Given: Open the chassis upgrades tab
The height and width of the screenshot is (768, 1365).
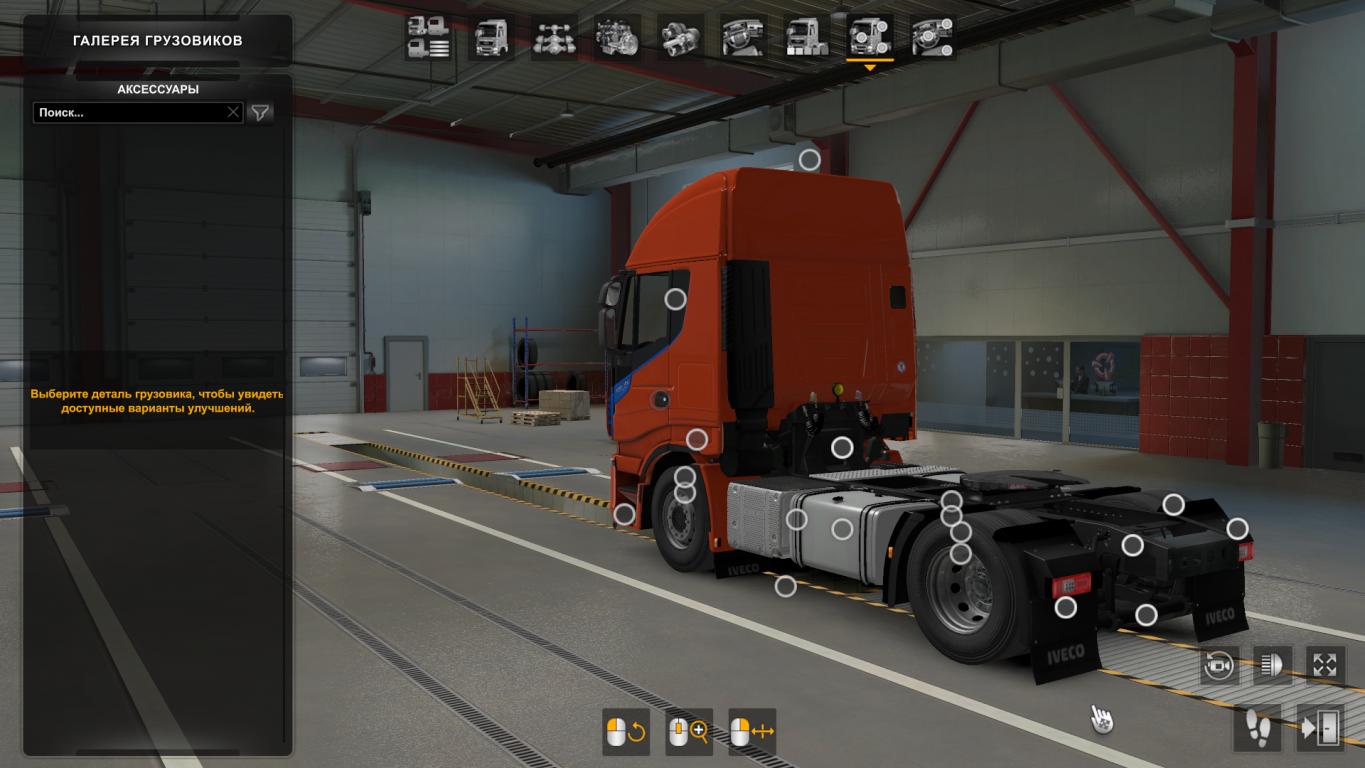Looking at the screenshot, I should pyautogui.click(x=554, y=38).
